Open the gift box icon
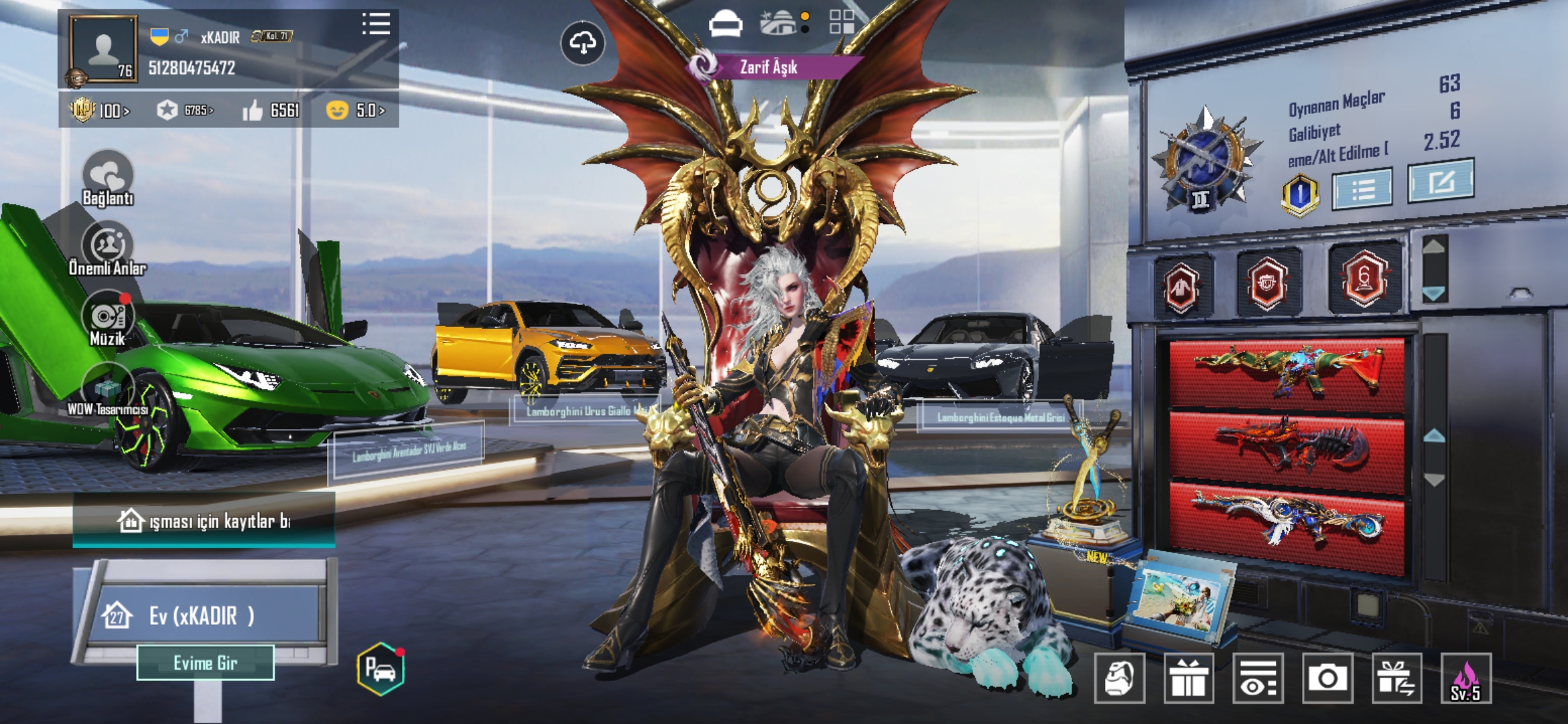The height and width of the screenshot is (724, 1568). click(x=1189, y=678)
